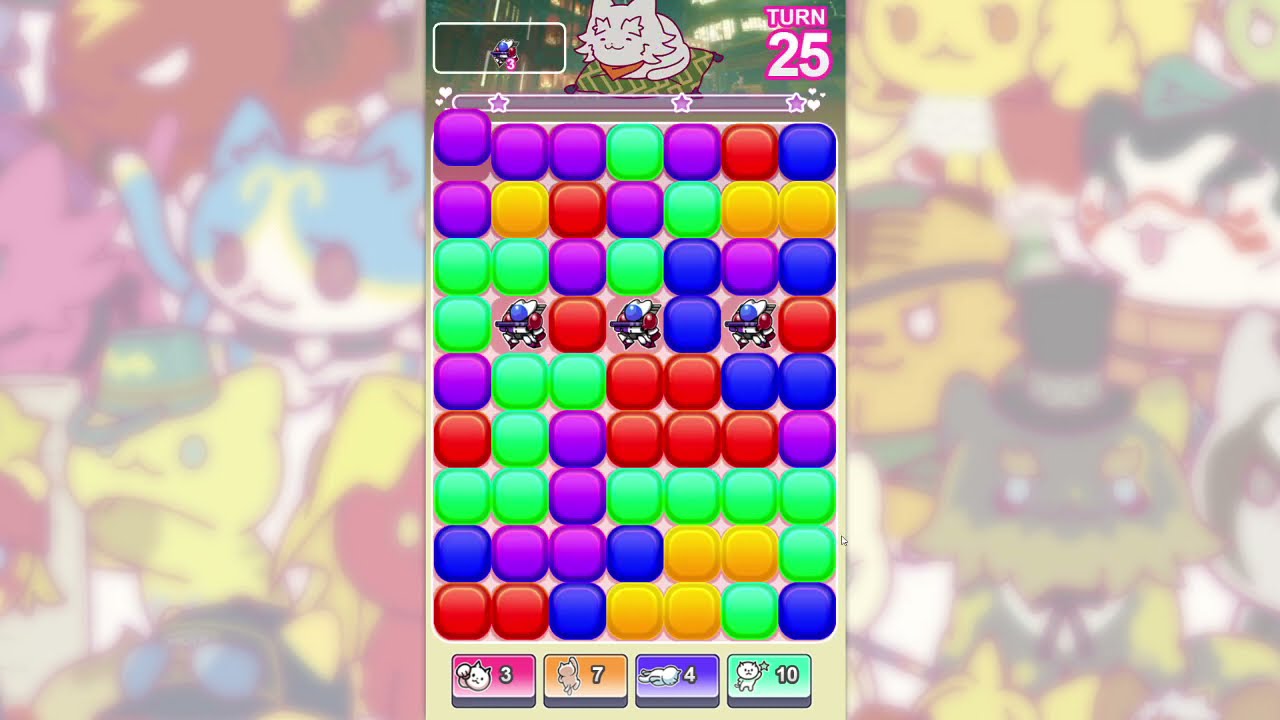Screen dimensions: 1280x720
Task: Tap the green block beside the leftmost robot
Action: click(462, 324)
